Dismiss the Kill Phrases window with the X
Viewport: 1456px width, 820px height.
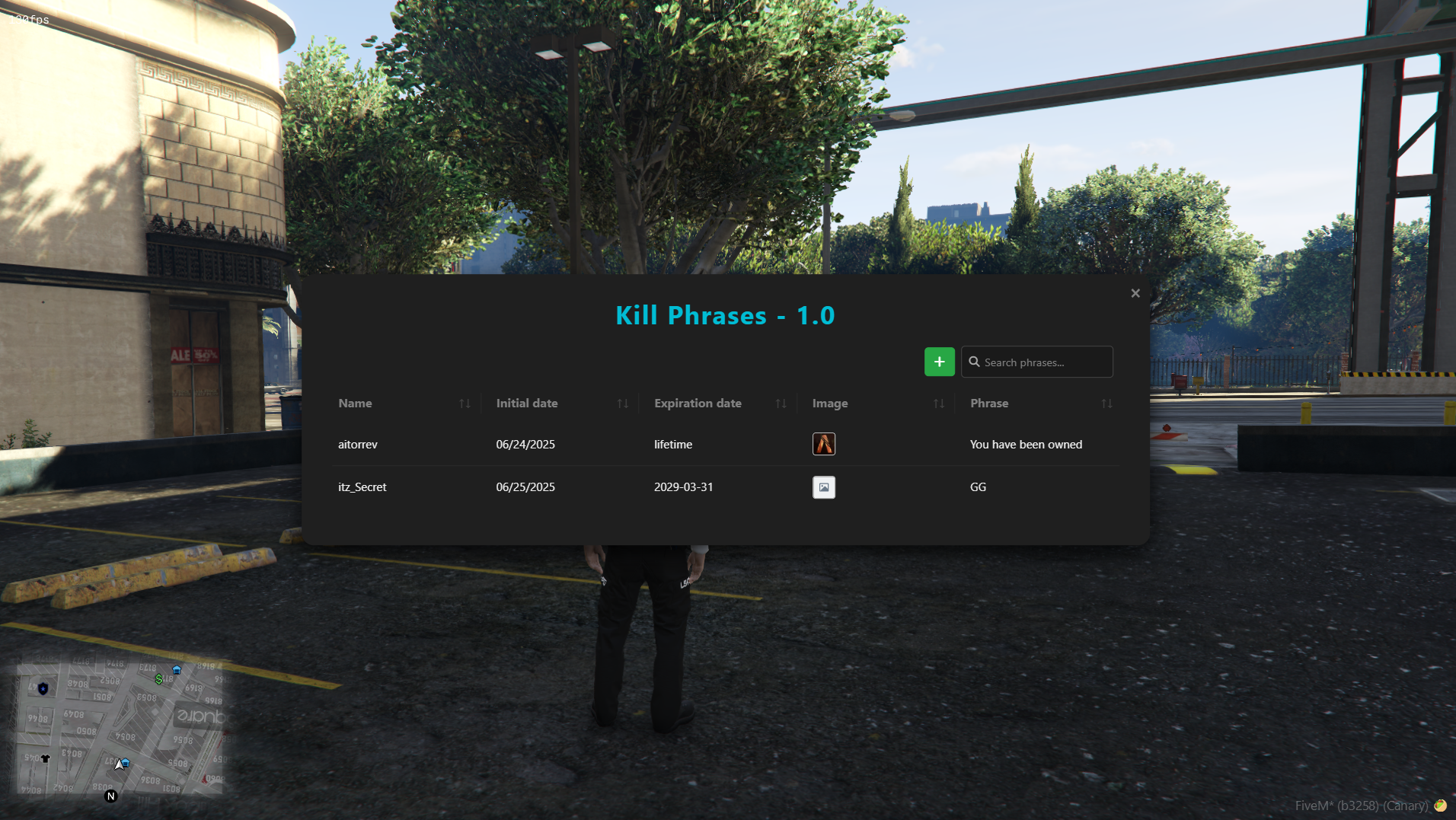pyautogui.click(x=1135, y=292)
